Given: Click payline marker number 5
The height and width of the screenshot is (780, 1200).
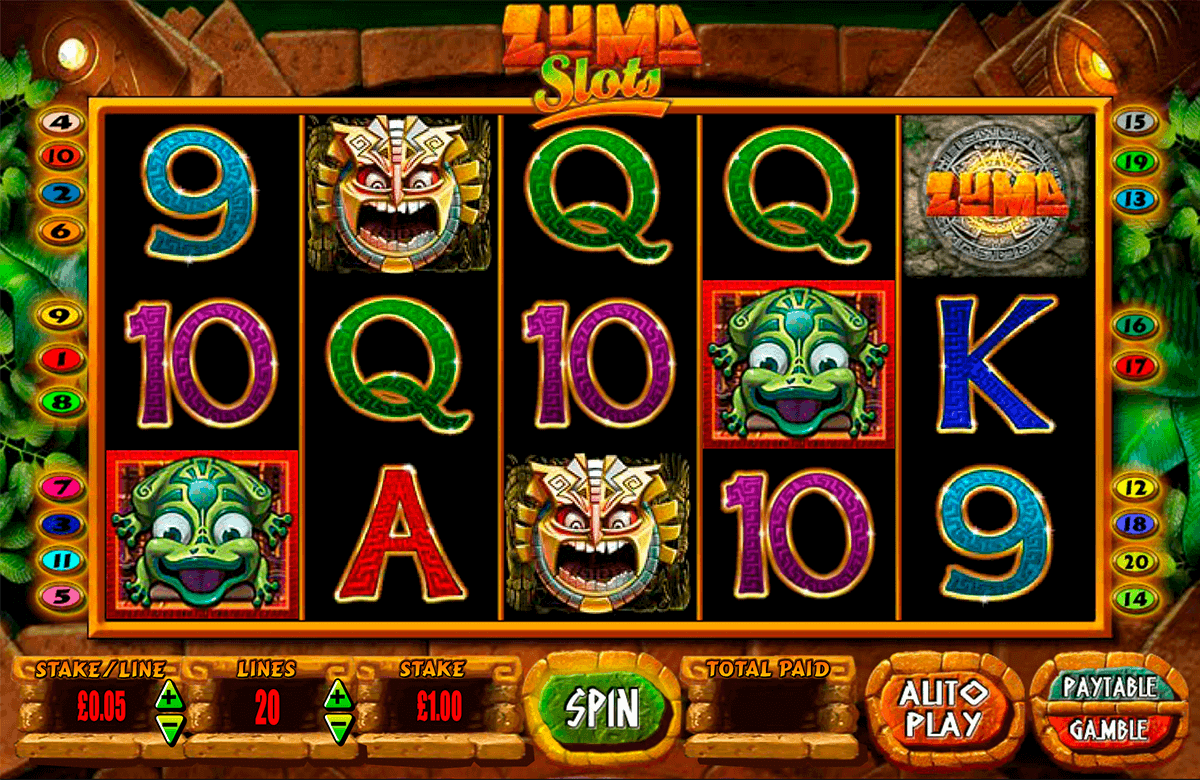Looking at the screenshot, I should point(62,596).
